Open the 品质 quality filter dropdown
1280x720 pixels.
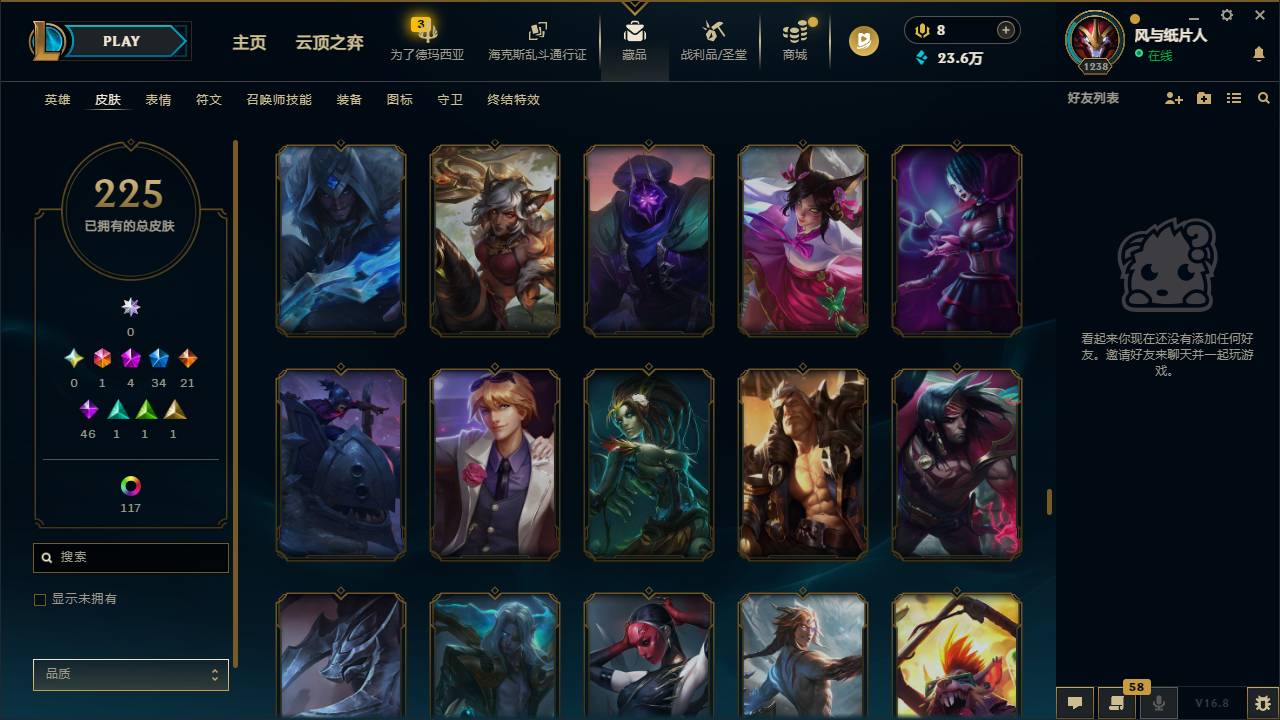click(x=130, y=674)
